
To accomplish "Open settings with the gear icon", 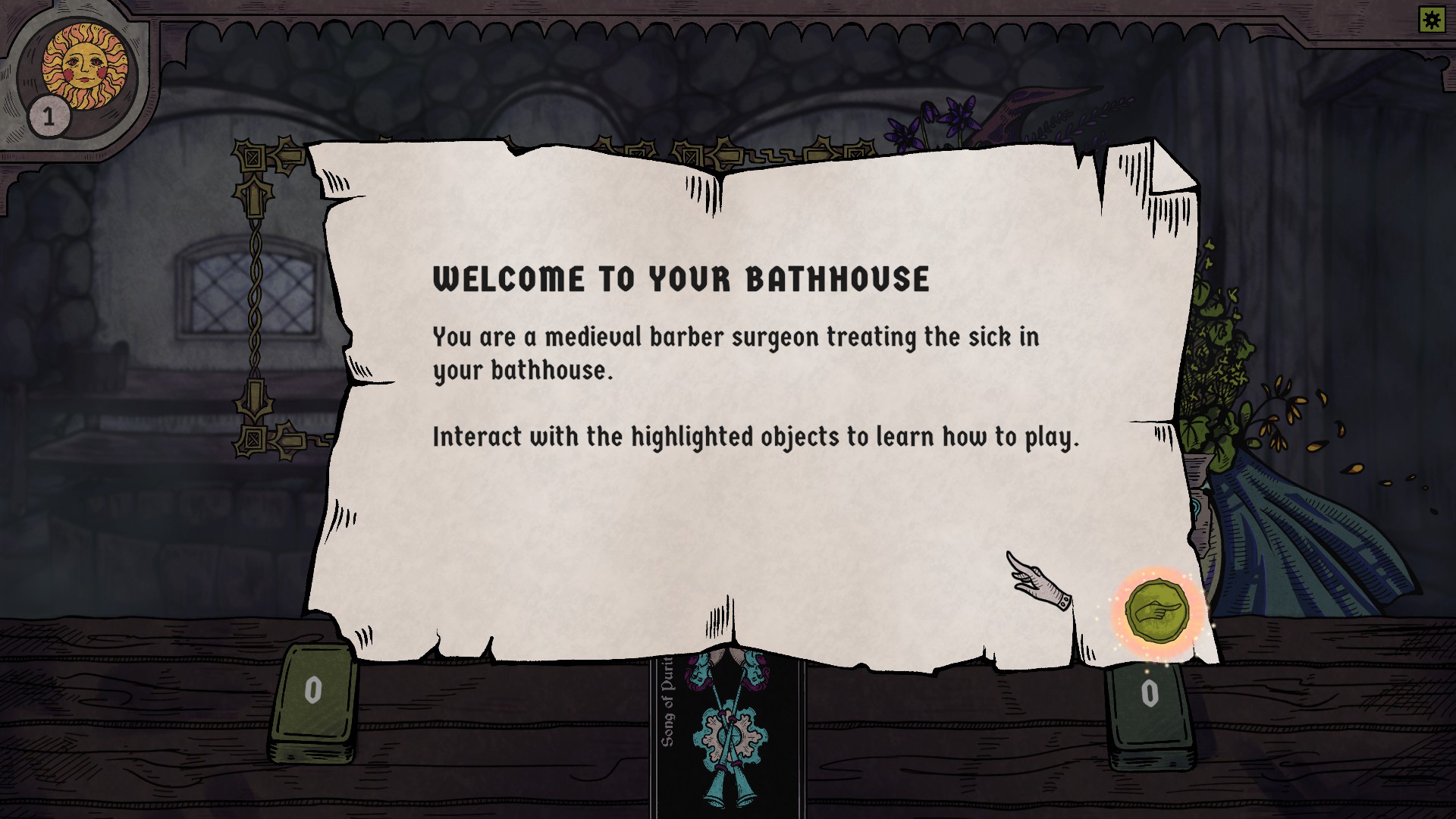I will click(1432, 20).
